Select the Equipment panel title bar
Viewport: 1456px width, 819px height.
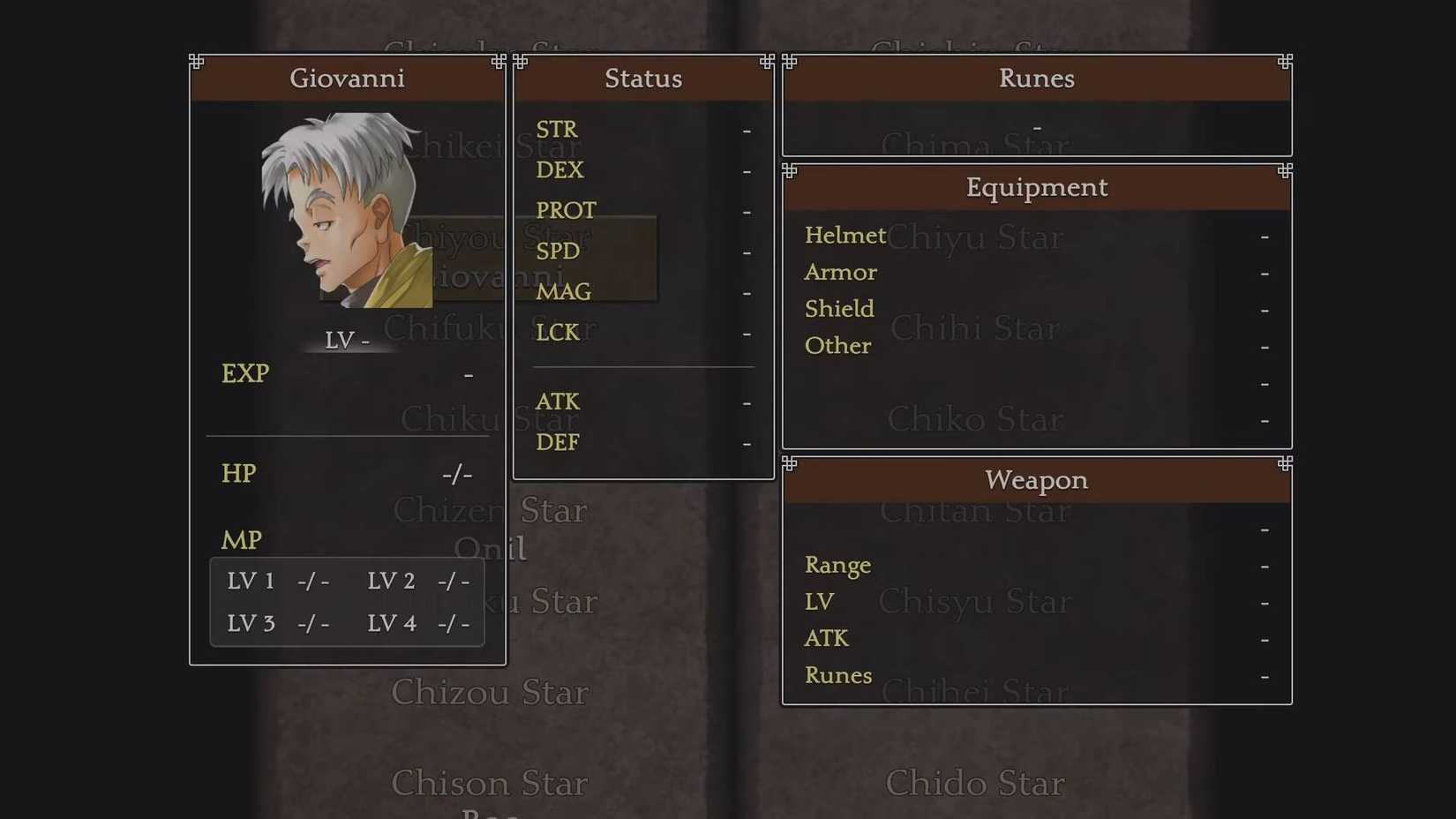click(1037, 187)
